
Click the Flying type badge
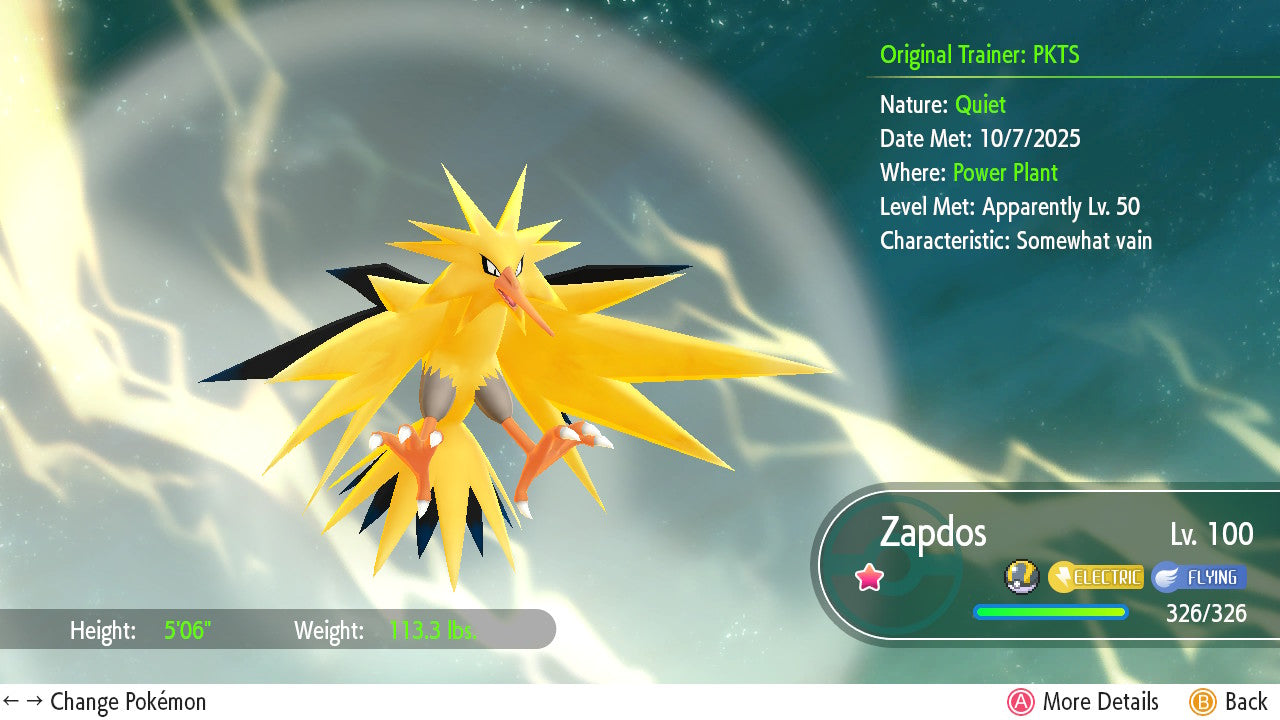[1199, 577]
